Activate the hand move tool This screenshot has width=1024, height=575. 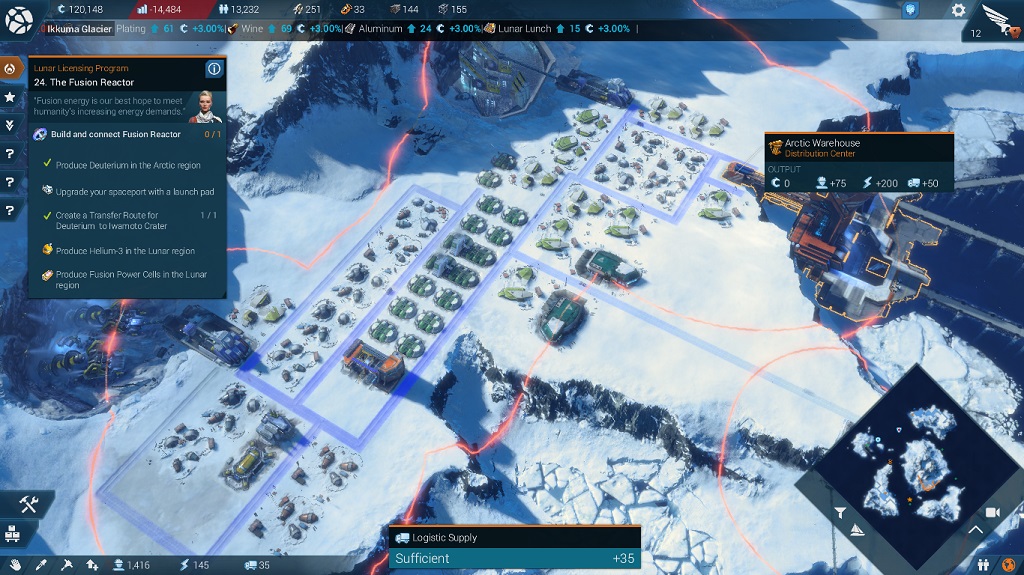coord(14,565)
